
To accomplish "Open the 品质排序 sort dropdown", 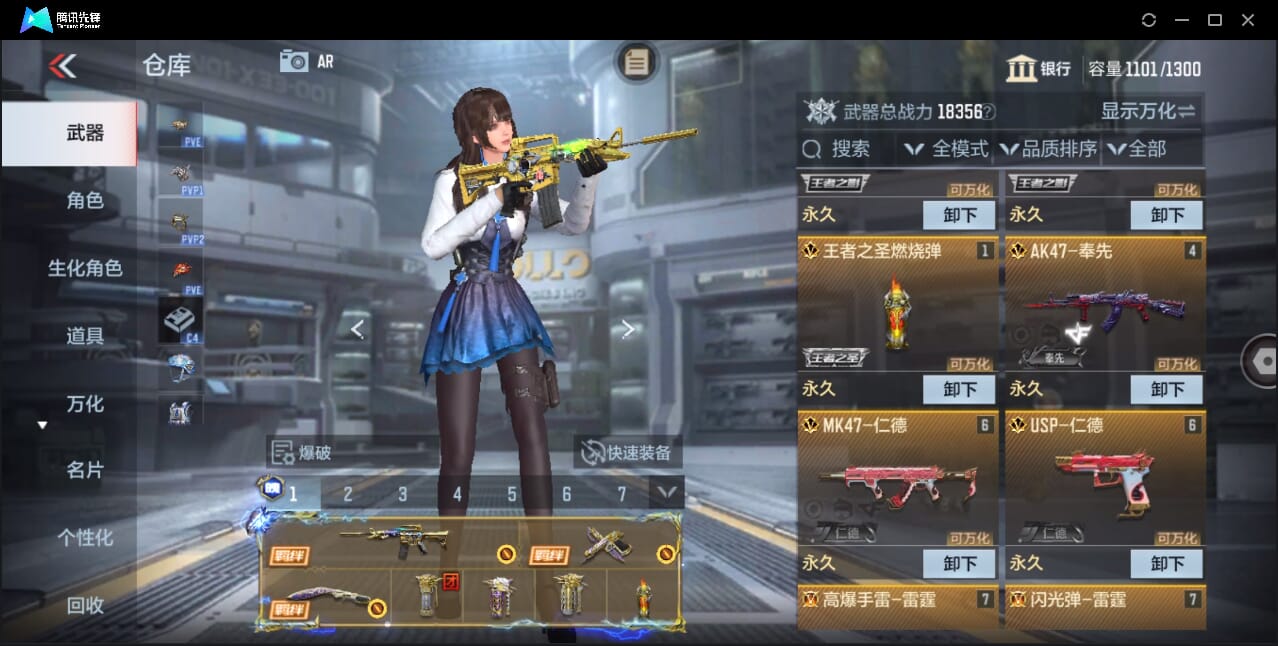I will [x=1048, y=149].
